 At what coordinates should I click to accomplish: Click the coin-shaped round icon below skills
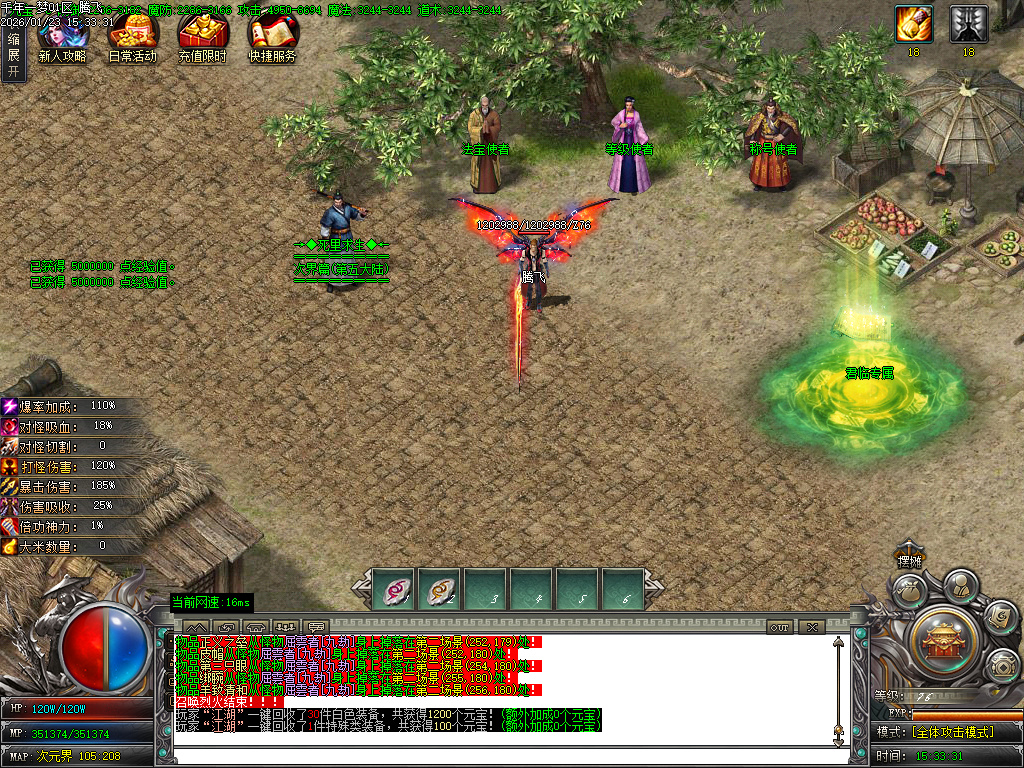pos(1001,664)
